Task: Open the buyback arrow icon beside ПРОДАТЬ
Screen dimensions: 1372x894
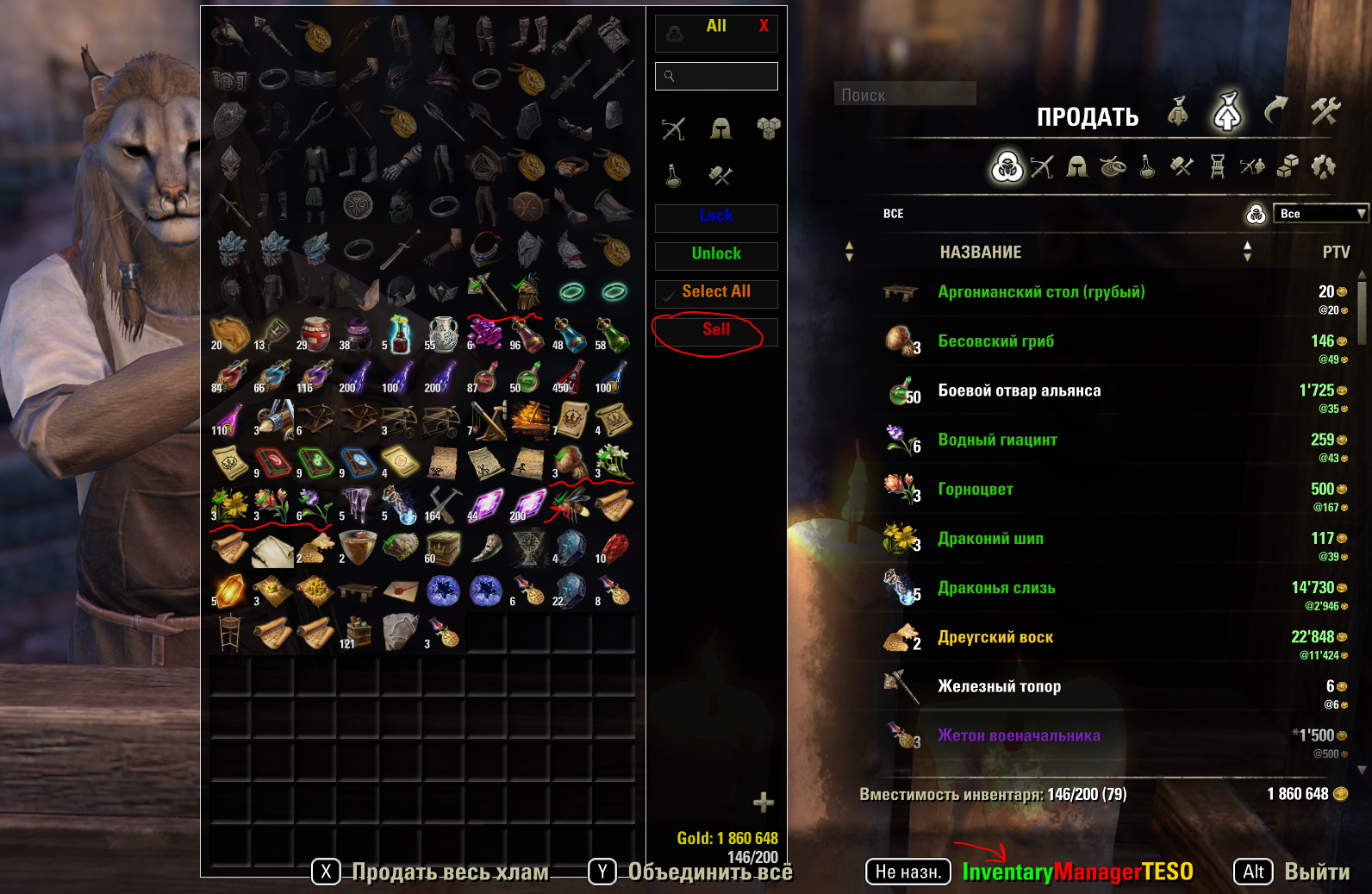Action: 1275,112
